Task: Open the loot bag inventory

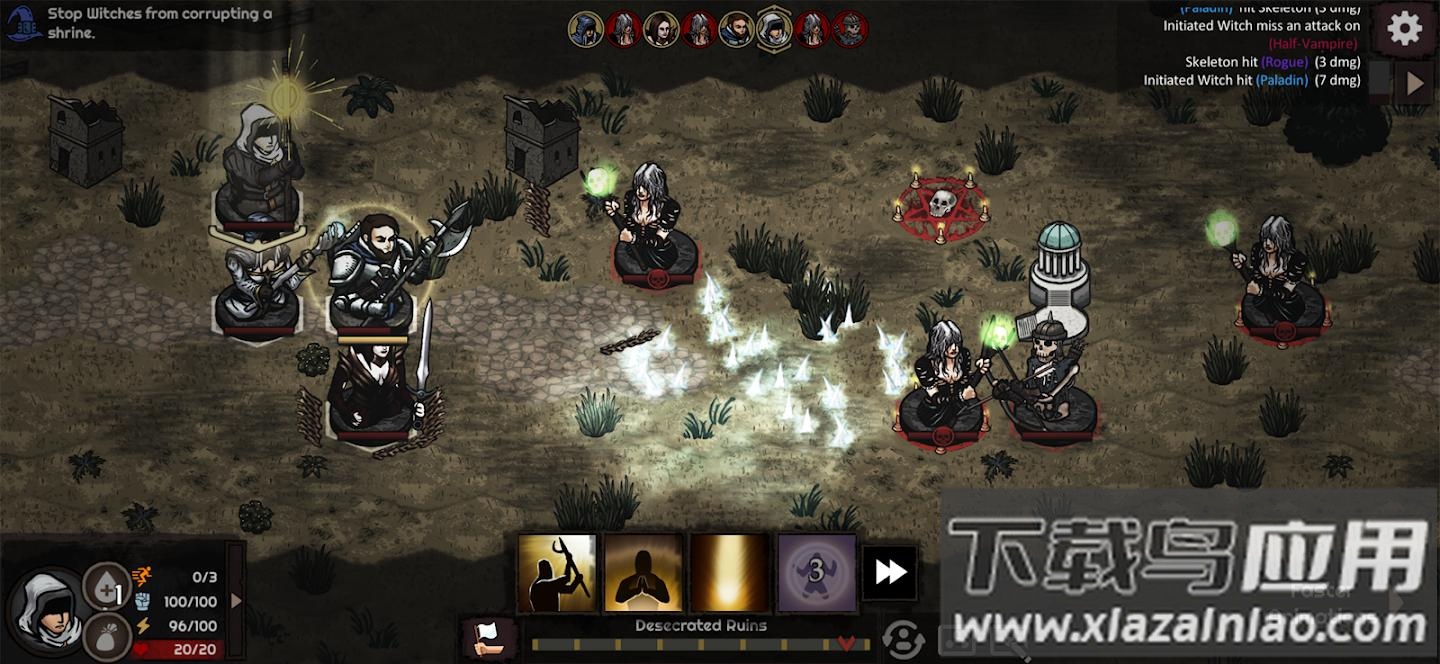Action: [106, 635]
